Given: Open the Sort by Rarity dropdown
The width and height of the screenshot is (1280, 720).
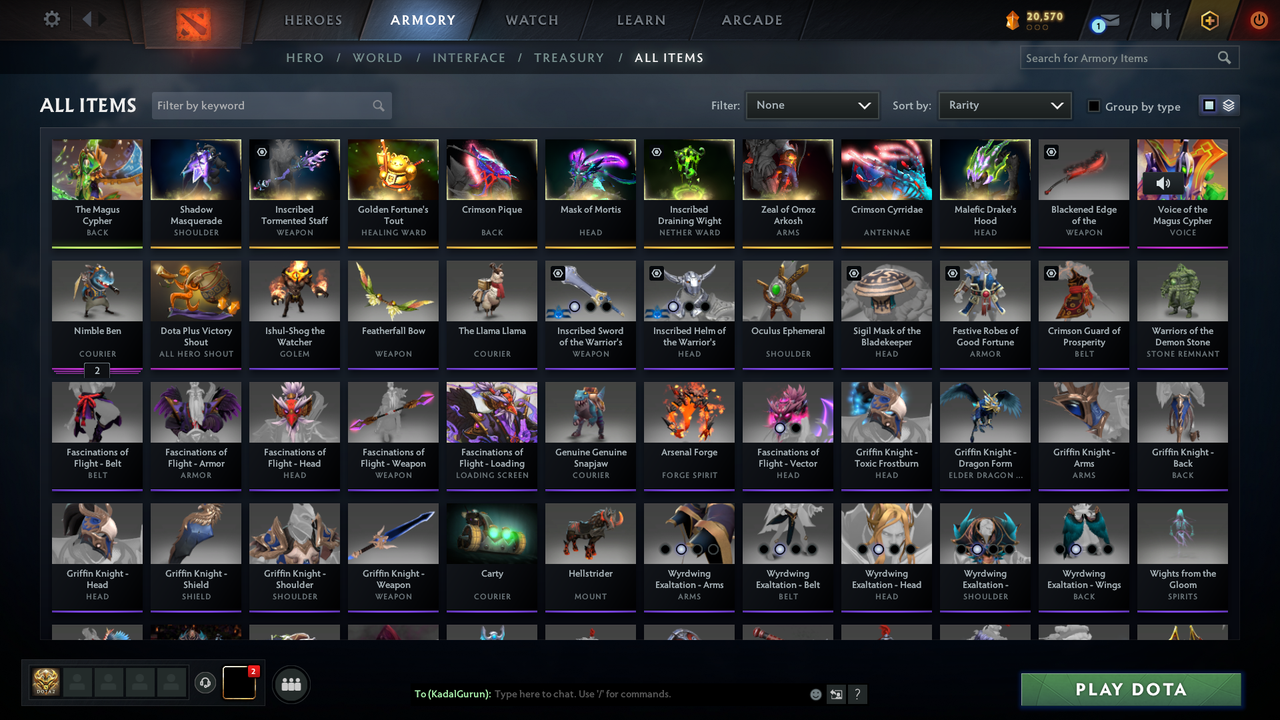Looking at the screenshot, I should 1004,105.
